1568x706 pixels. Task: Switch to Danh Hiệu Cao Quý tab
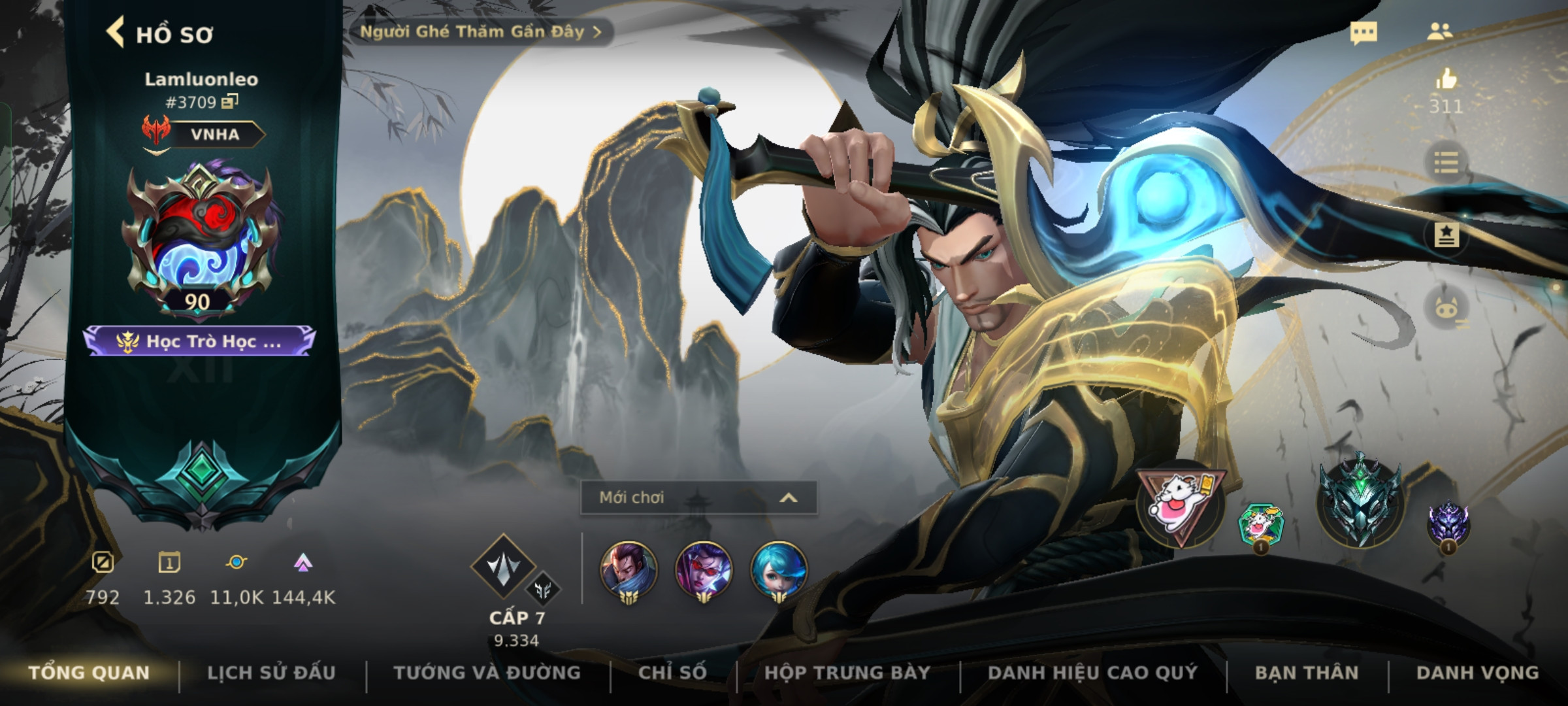pos(1092,673)
